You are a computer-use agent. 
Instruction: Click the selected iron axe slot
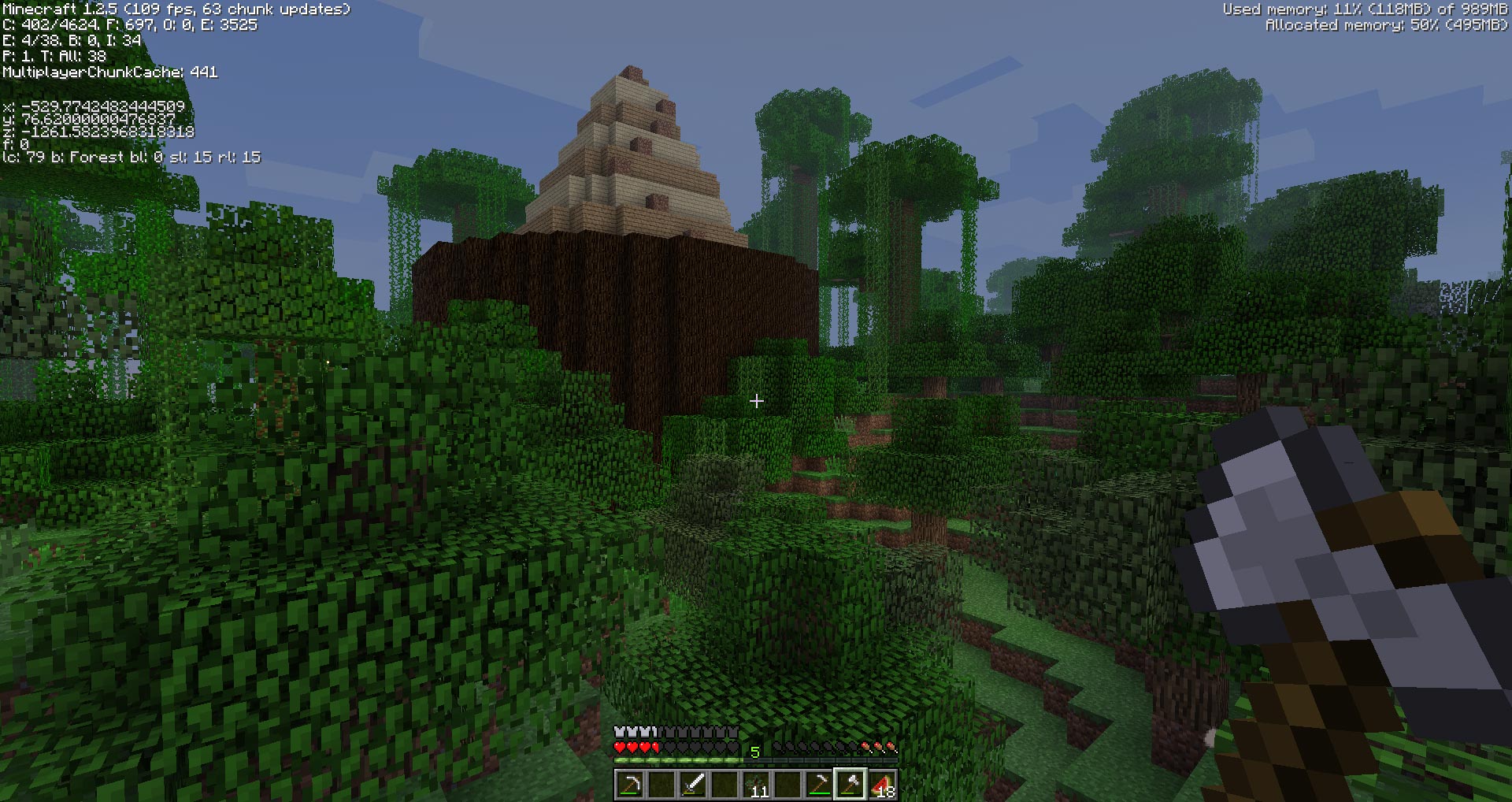850,785
